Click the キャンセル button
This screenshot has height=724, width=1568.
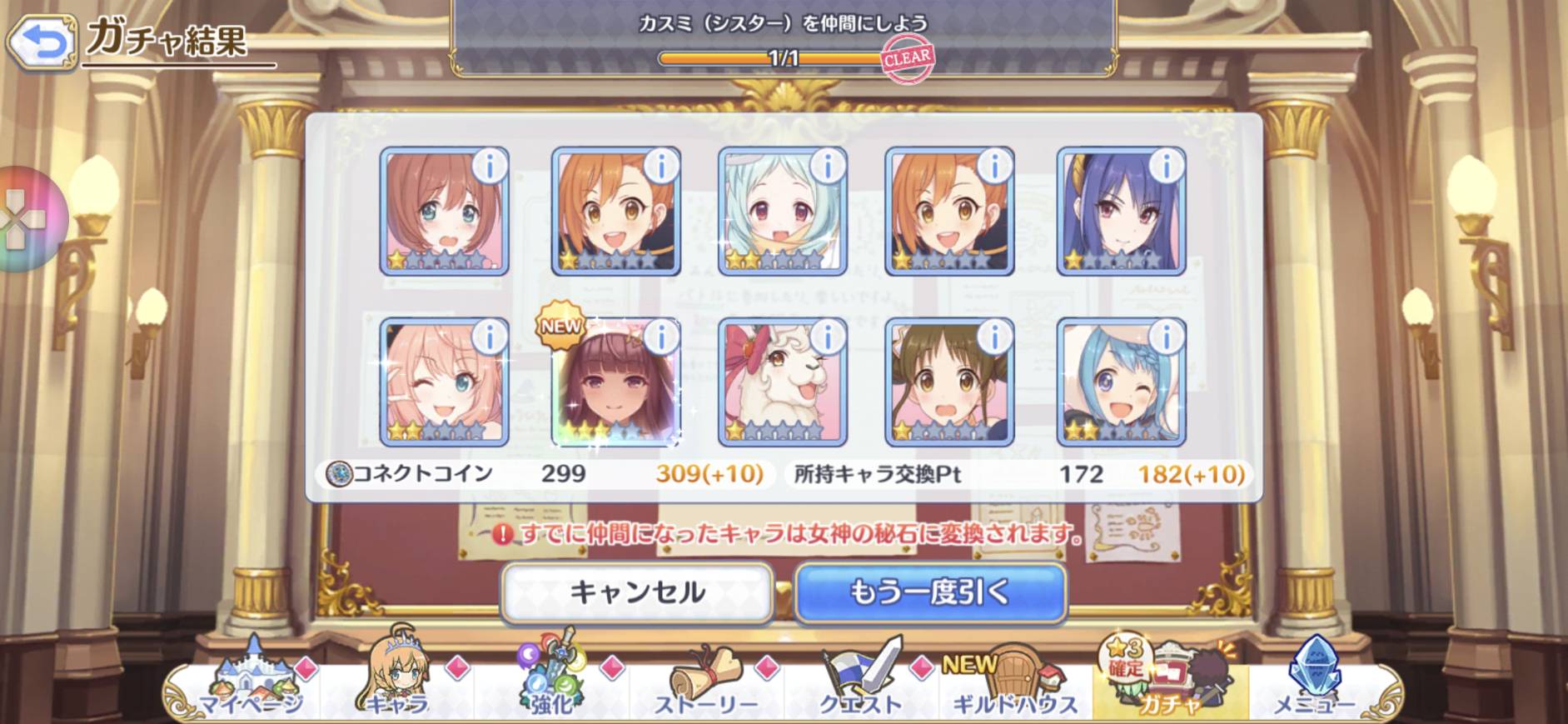pos(637,592)
